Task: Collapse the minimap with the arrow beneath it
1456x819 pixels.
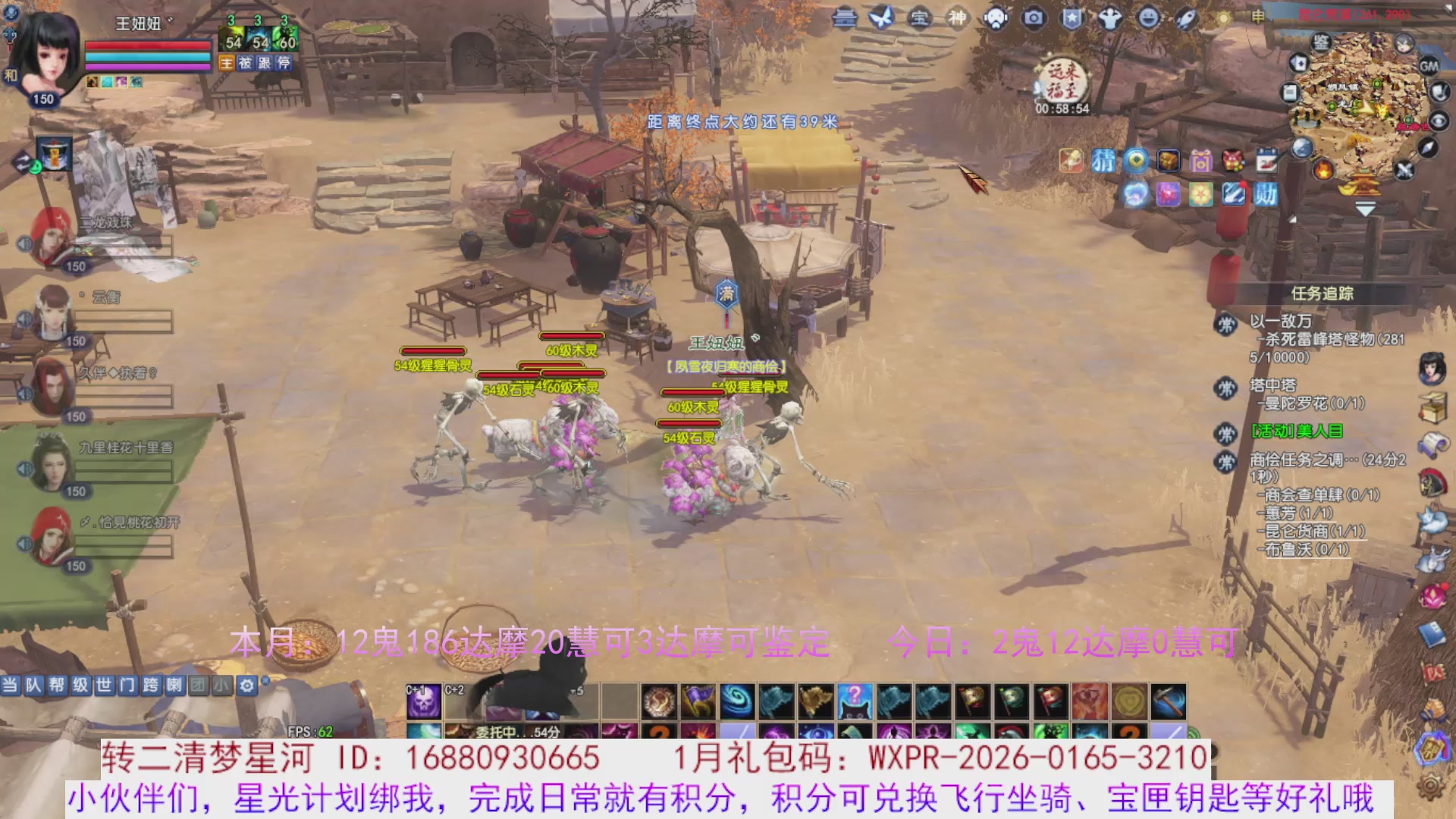Action: tap(1364, 209)
